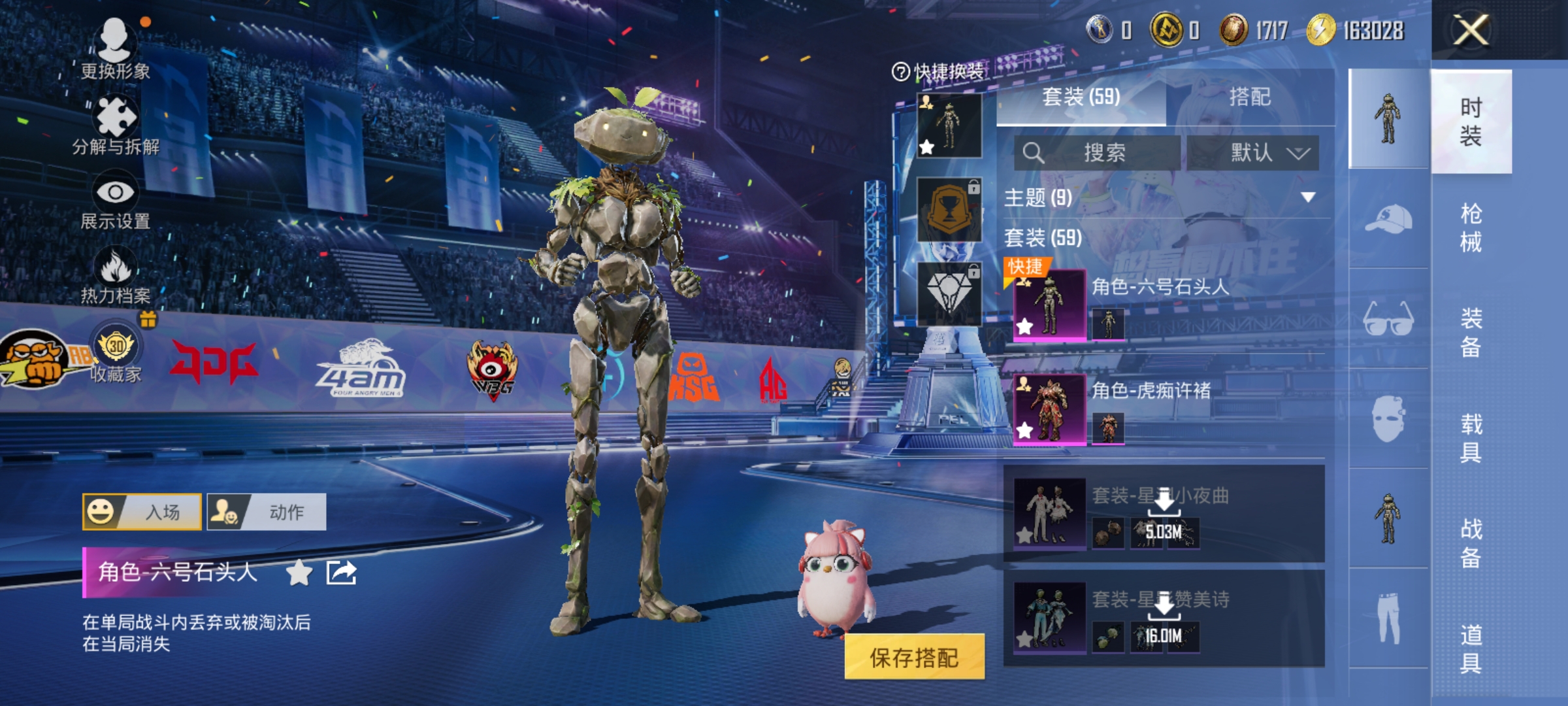1568x706 pixels.
Task: Choose the cap headwear slot icon
Action: point(1388,219)
